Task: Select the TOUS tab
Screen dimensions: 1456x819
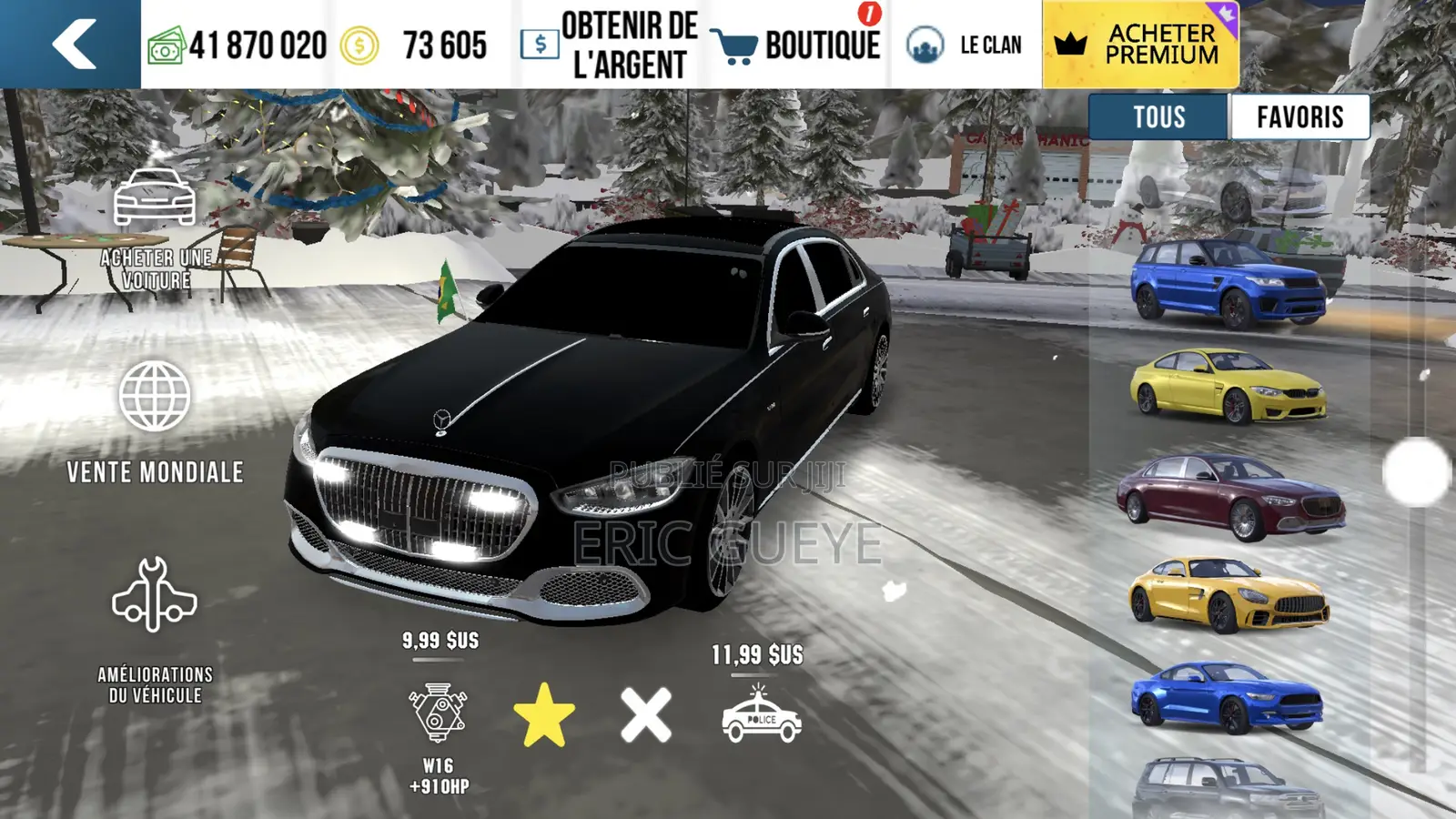Action: tap(1158, 116)
